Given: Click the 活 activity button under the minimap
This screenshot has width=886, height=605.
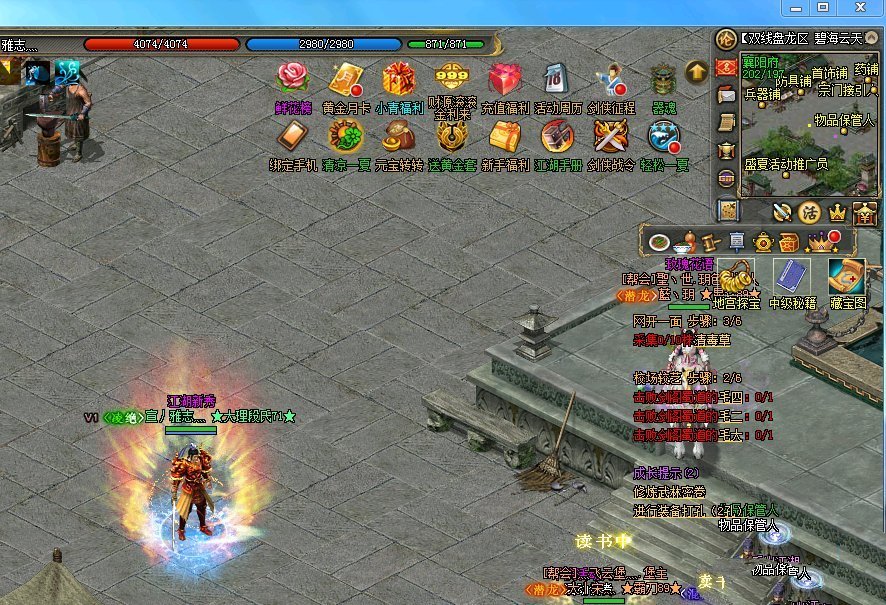Looking at the screenshot, I should click(809, 211).
